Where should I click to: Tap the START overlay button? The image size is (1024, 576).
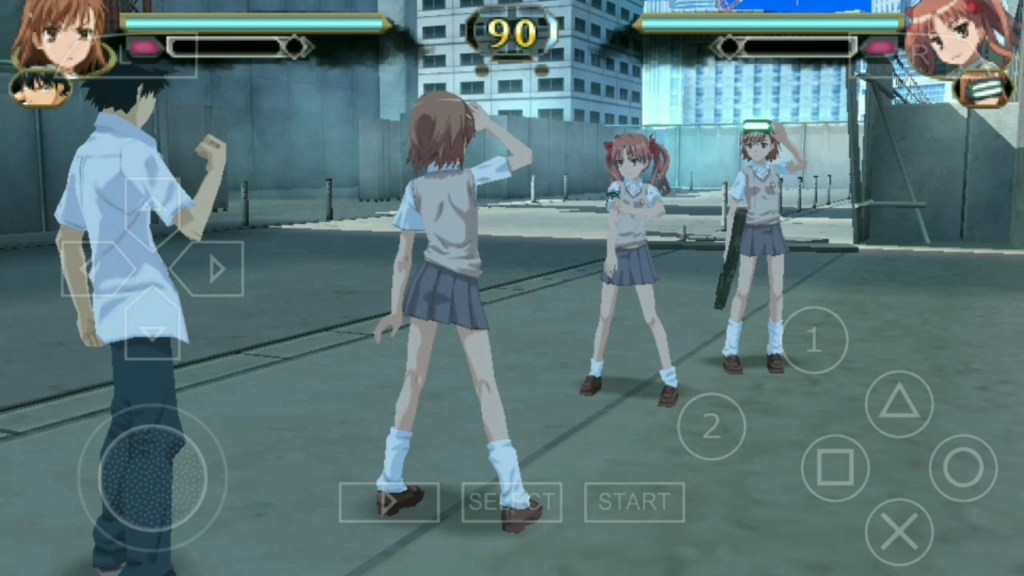(x=634, y=502)
